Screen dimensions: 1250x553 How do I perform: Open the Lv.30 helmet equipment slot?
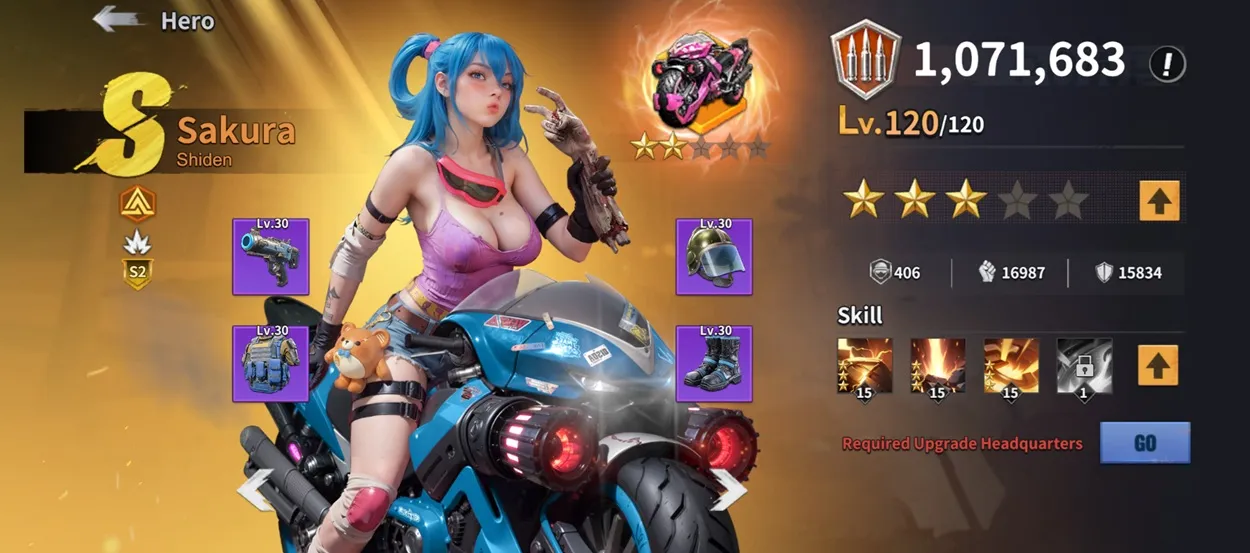pyautogui.click(x=713, y=258)
